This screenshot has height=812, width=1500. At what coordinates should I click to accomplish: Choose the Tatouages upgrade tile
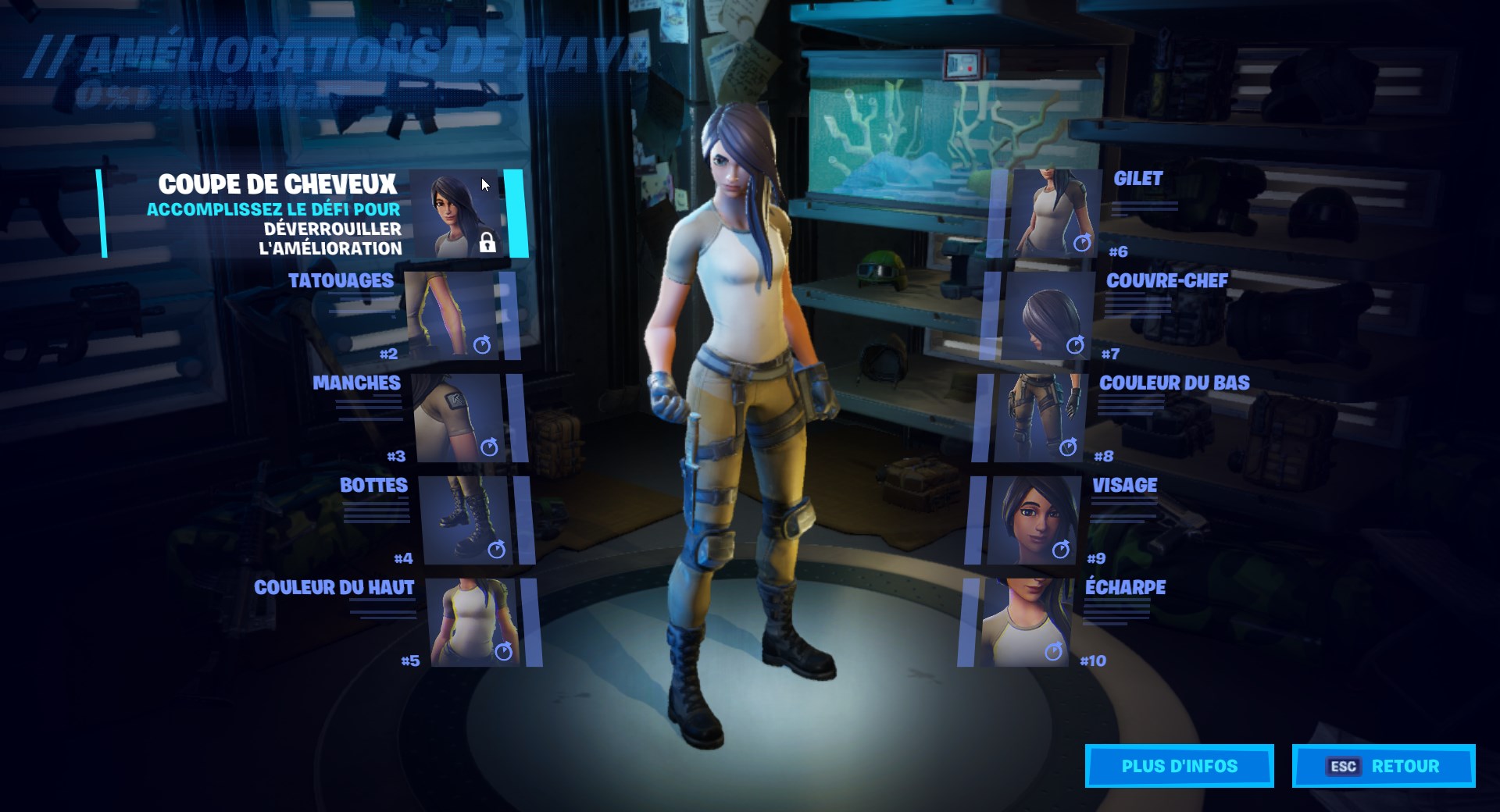click(453, 315)
